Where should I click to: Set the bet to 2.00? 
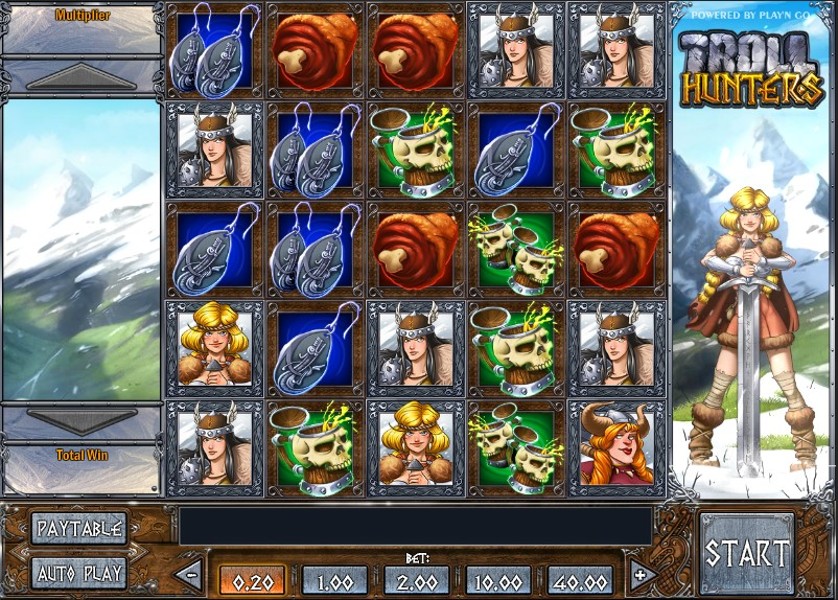tap(417, 581)
